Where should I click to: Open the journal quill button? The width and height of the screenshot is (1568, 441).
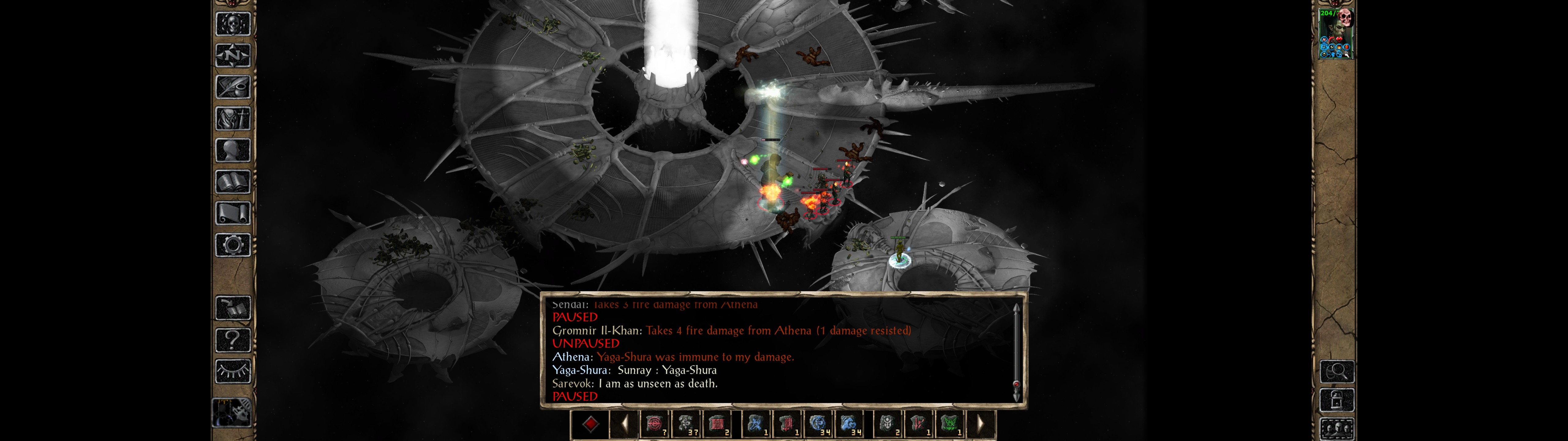click(x=232, y=87)
